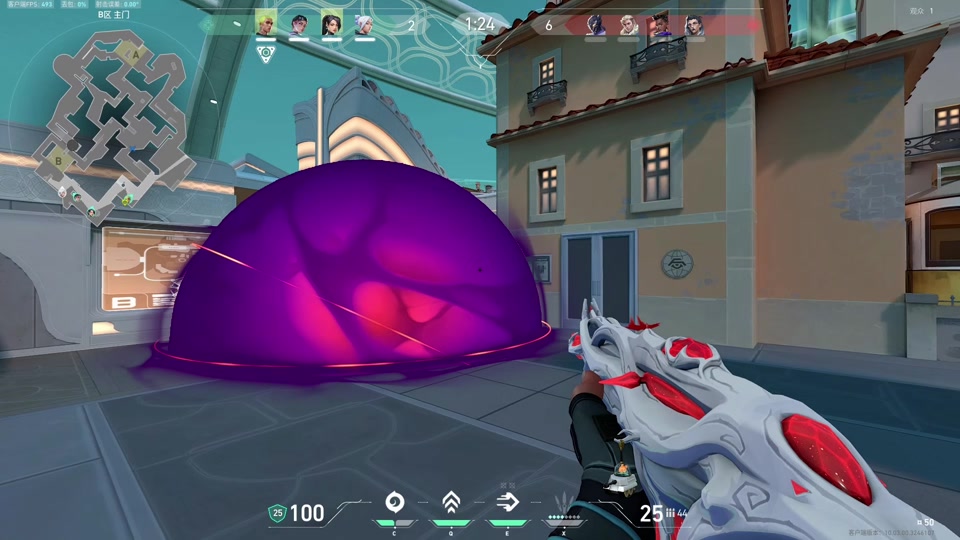This screenshot has height=540, width=960.
Task: Choose the white-haired ally portrait
Action: (x=363, y=24)
